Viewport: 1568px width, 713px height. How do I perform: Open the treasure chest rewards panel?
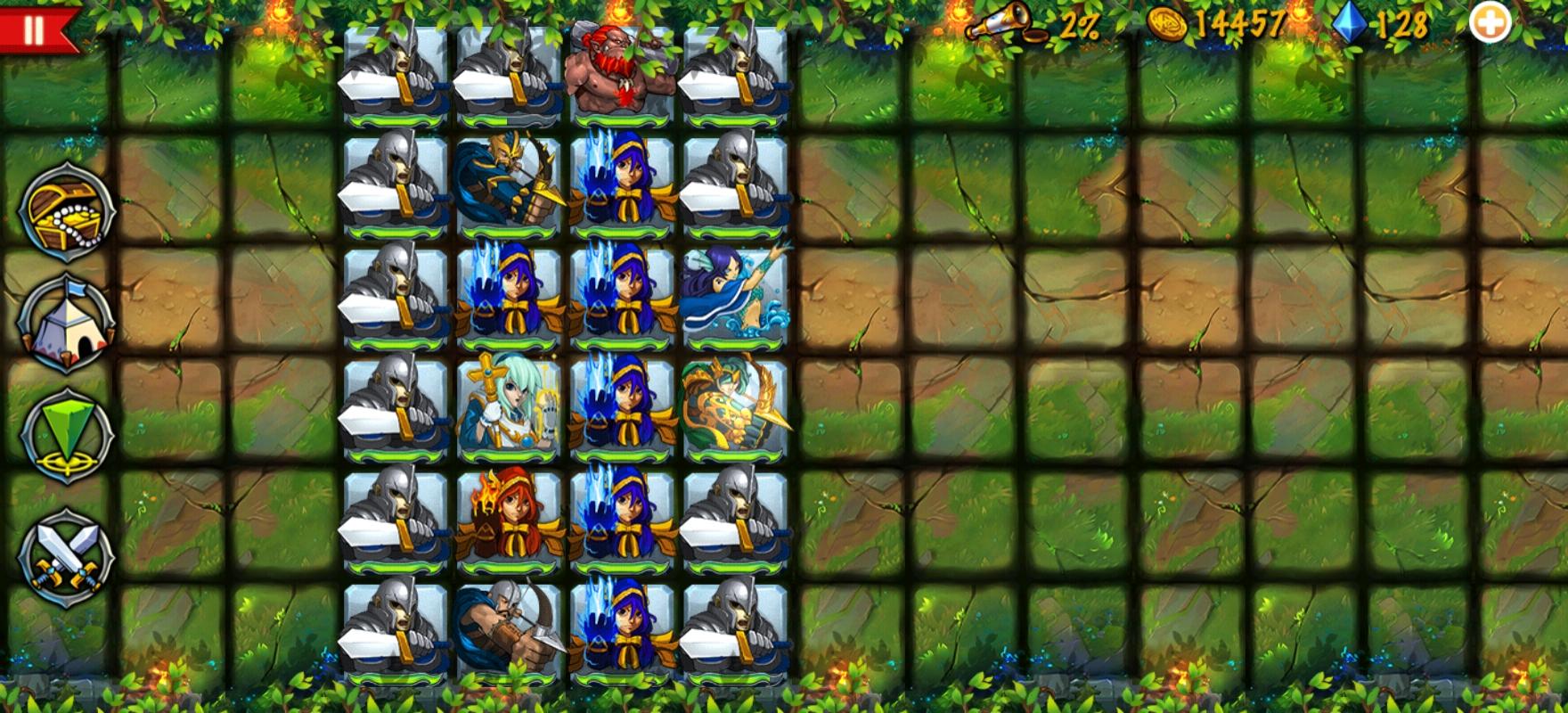coord(65,211)
